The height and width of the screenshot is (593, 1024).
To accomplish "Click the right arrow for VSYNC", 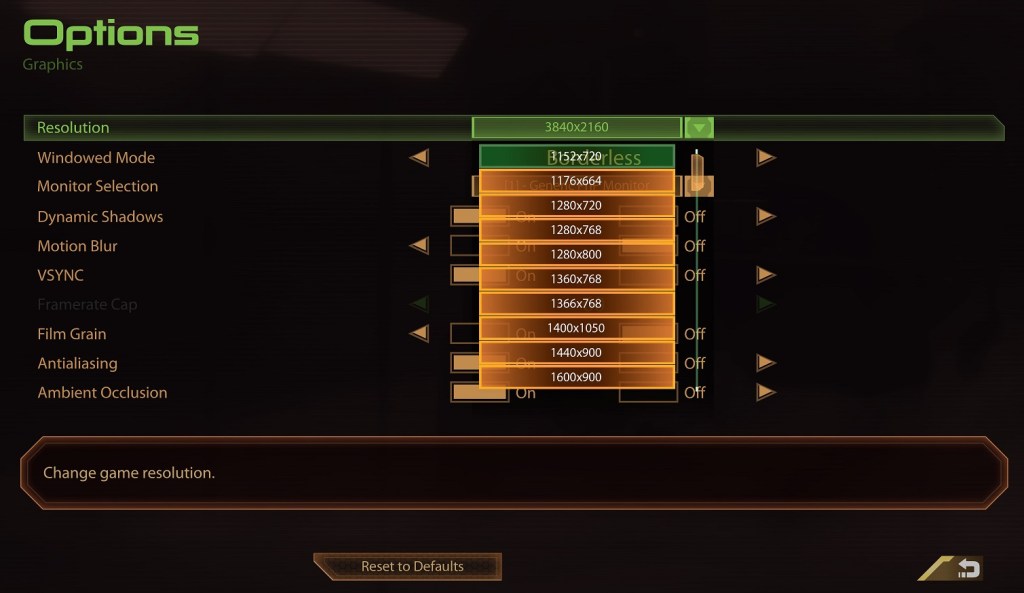I will 766,275.
